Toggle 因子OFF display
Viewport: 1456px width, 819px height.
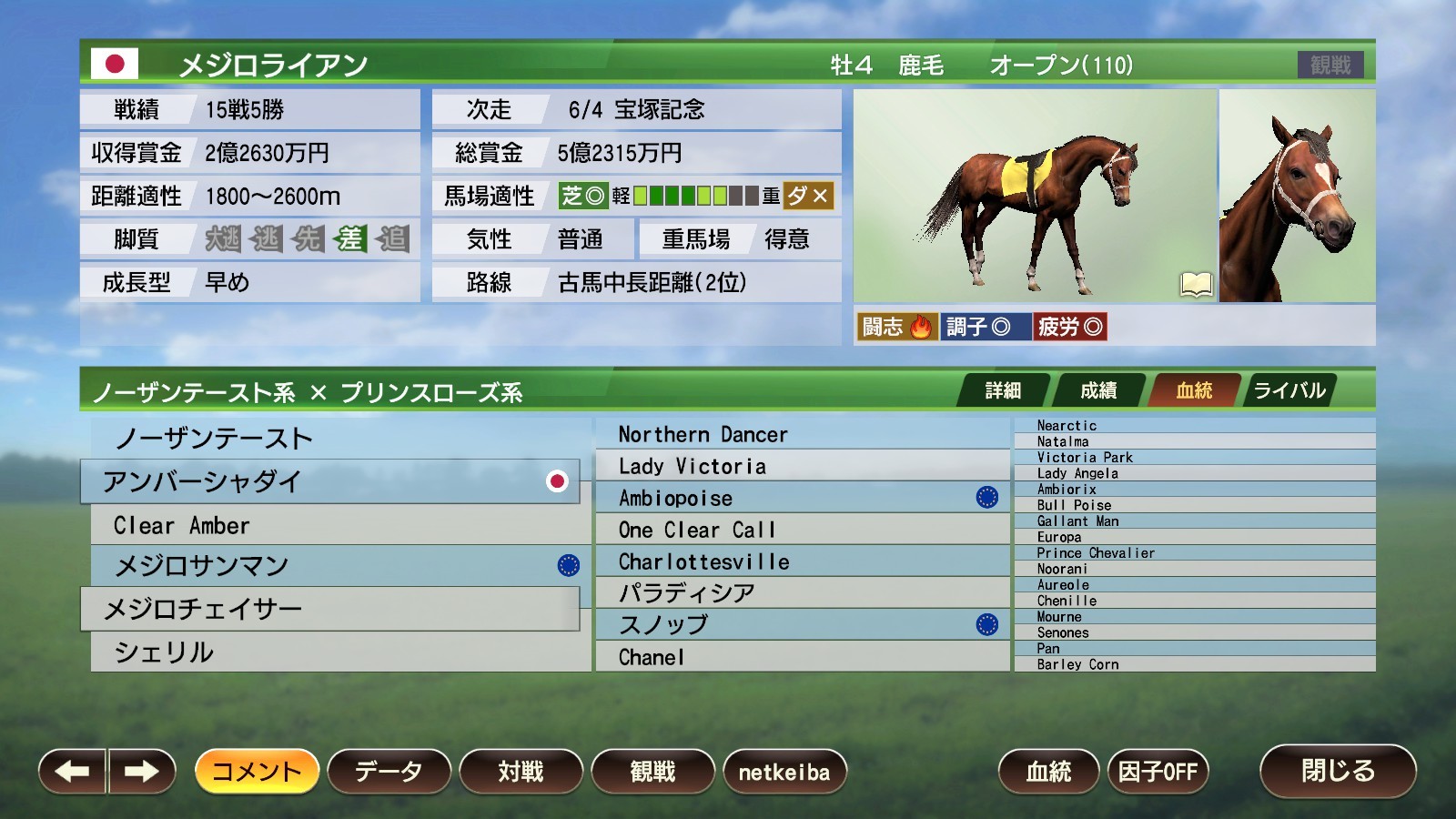click(x=1159, y=770)
